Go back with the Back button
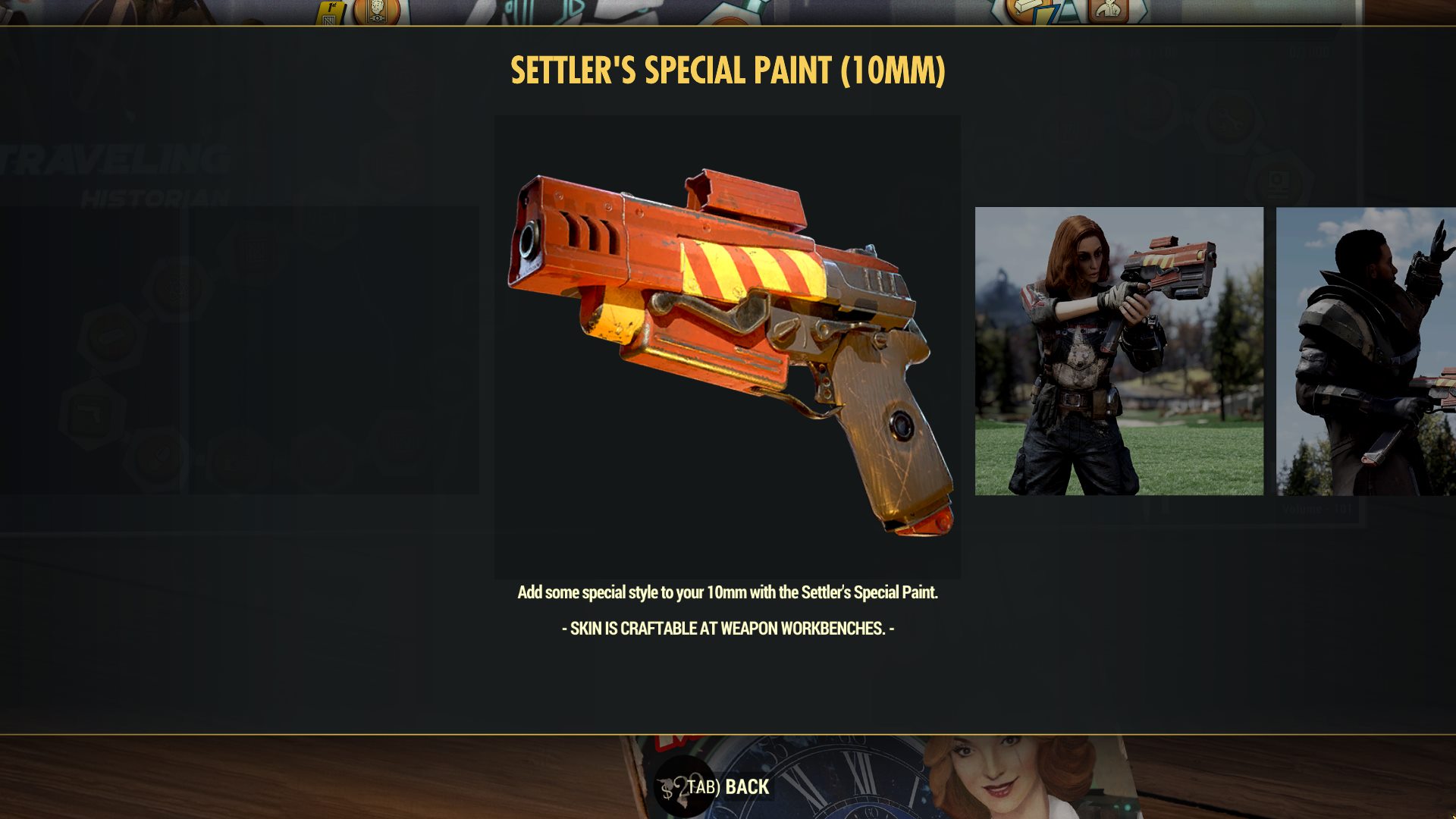This screenshot has width=1456, height=819. pos(728,787)
